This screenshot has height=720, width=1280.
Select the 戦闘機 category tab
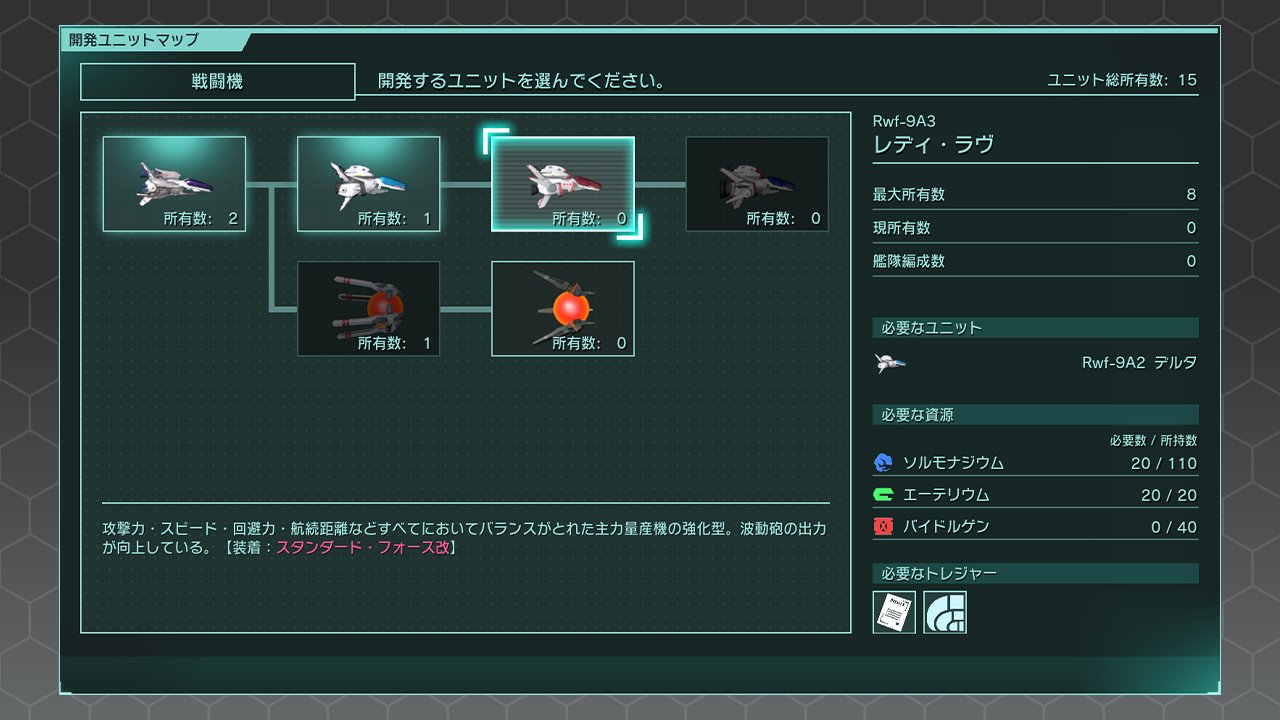pyautogui.click(x=217, y=82)
